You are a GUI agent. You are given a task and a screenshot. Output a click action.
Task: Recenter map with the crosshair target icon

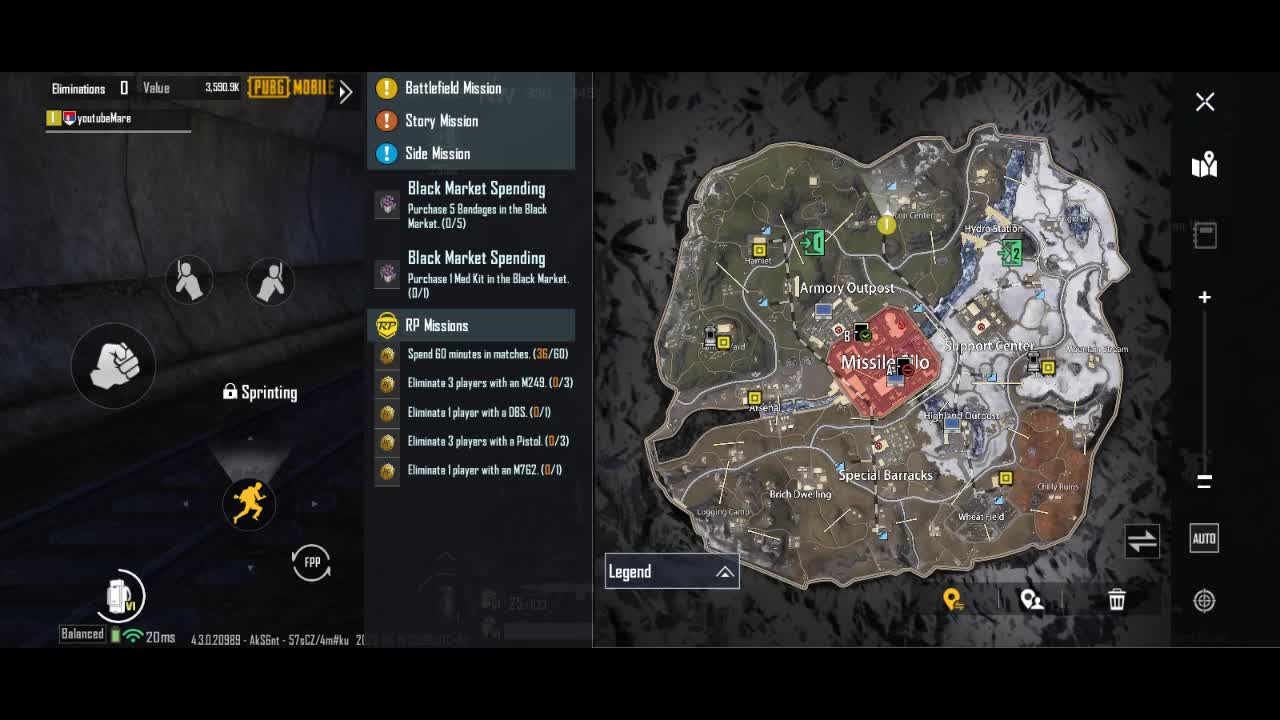click(x=1204, y=601)
